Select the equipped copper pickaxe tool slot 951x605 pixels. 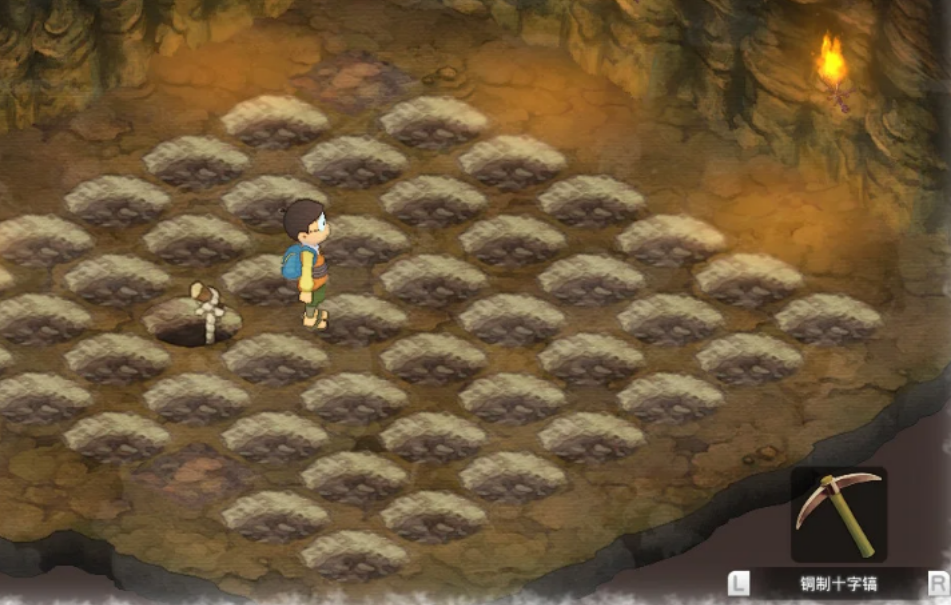[838, 514]
